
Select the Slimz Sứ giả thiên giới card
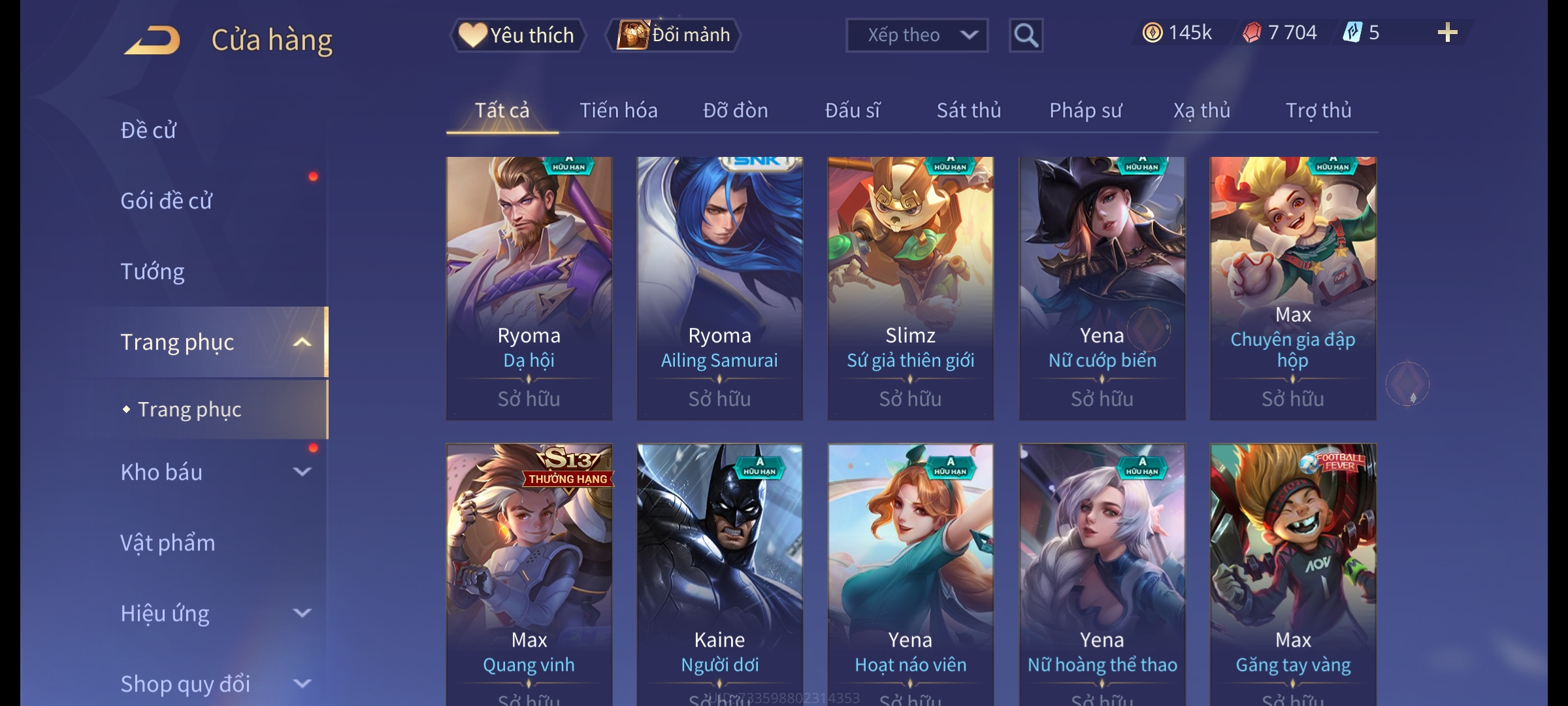[x=910, y=288]
